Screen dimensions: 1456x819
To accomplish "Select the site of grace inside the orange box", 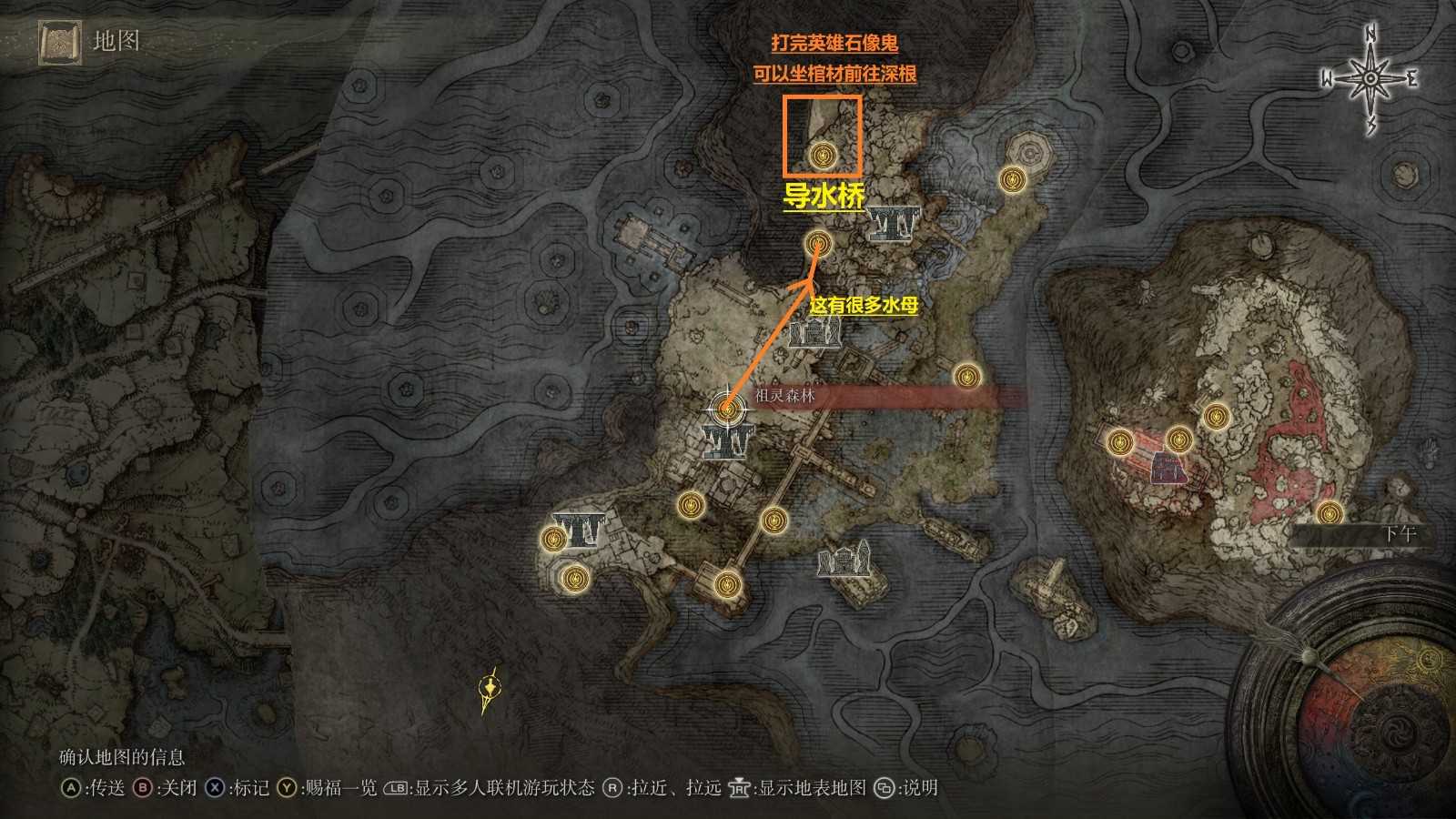I will [x=822, y=157].
